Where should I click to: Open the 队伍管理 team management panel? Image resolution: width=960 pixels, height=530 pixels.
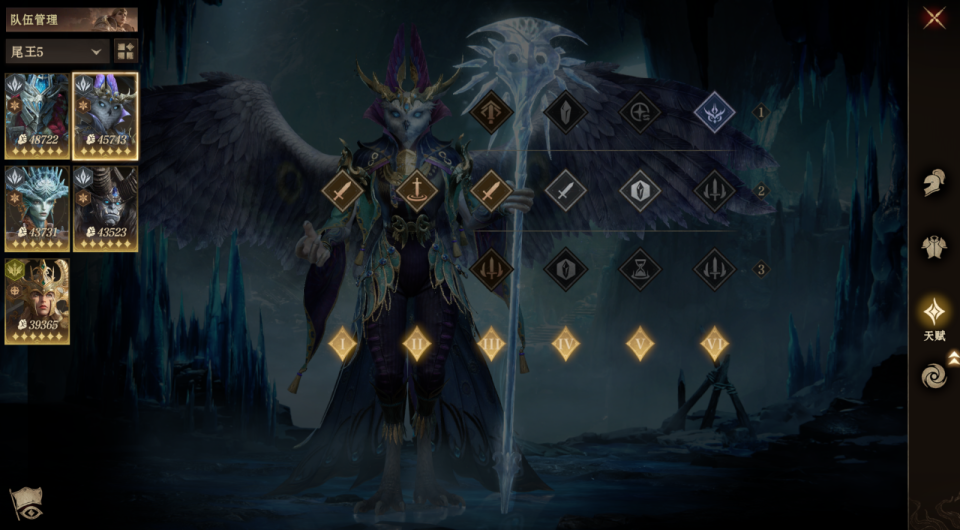[x=71, y=19]
